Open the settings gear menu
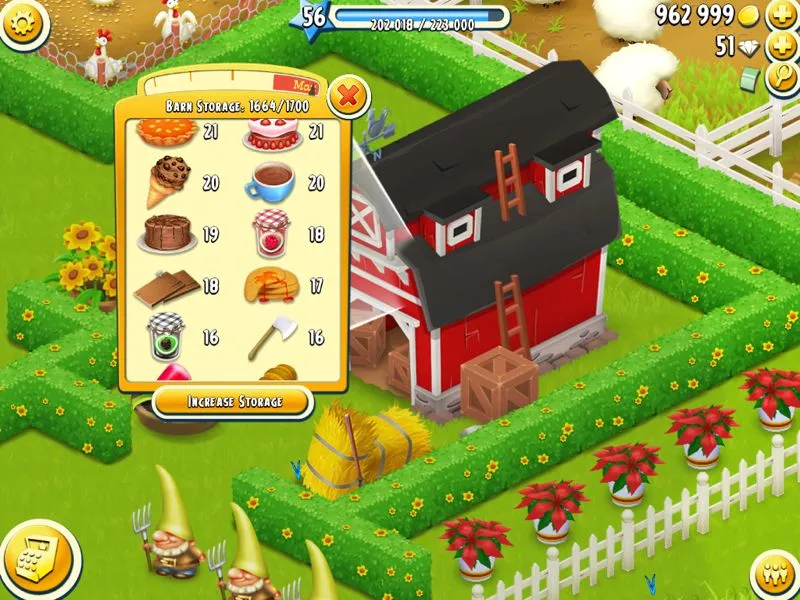800x600 pixels. [24, 23]
